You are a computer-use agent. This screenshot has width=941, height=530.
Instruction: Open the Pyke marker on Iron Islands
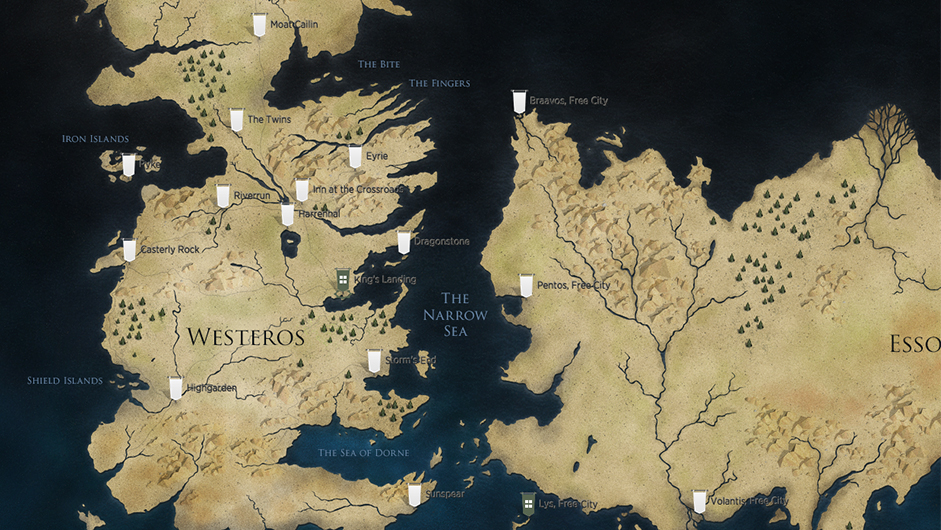[128, 165]
